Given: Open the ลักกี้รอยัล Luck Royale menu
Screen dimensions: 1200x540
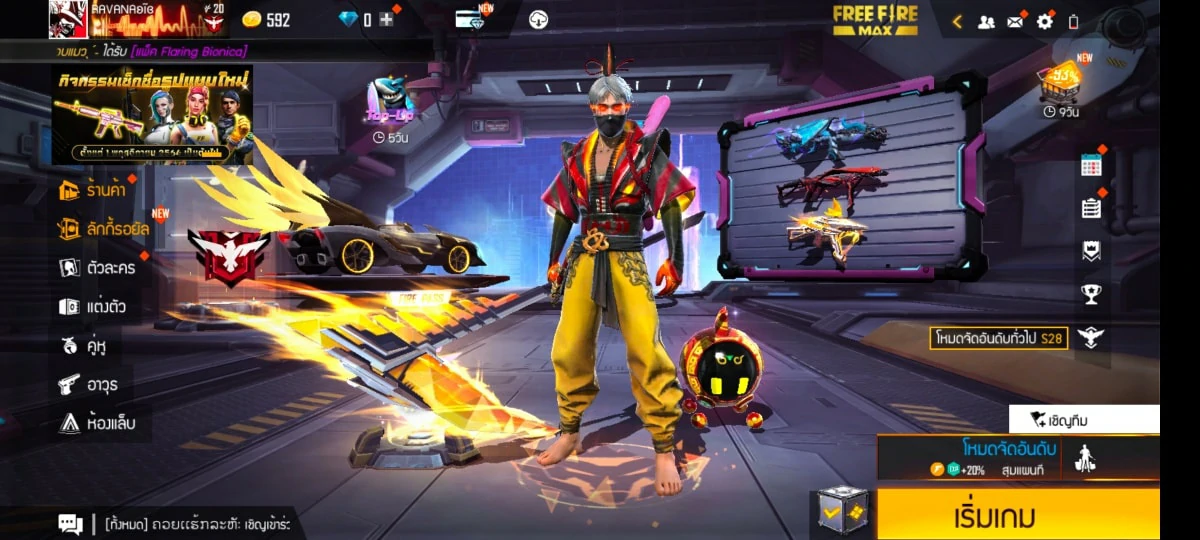Looking at the screenshot, I should (103, 229).
